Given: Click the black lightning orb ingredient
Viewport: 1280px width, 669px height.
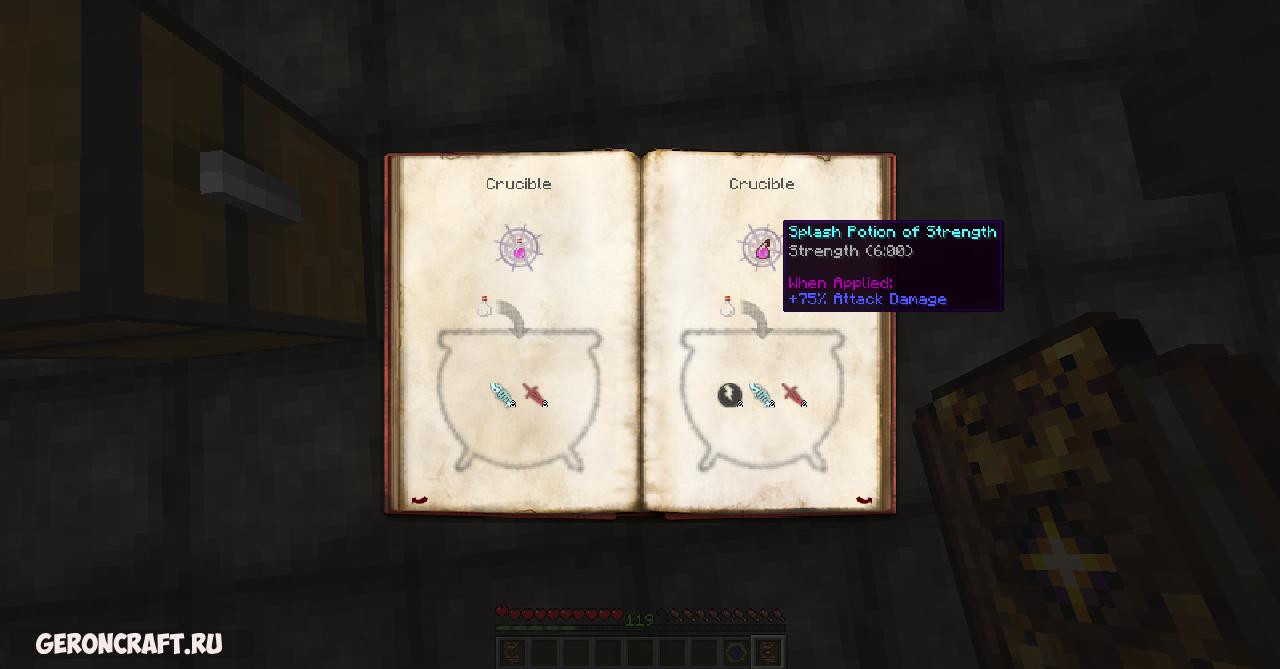Looking at the screenshot, I should tap(729, 395).
